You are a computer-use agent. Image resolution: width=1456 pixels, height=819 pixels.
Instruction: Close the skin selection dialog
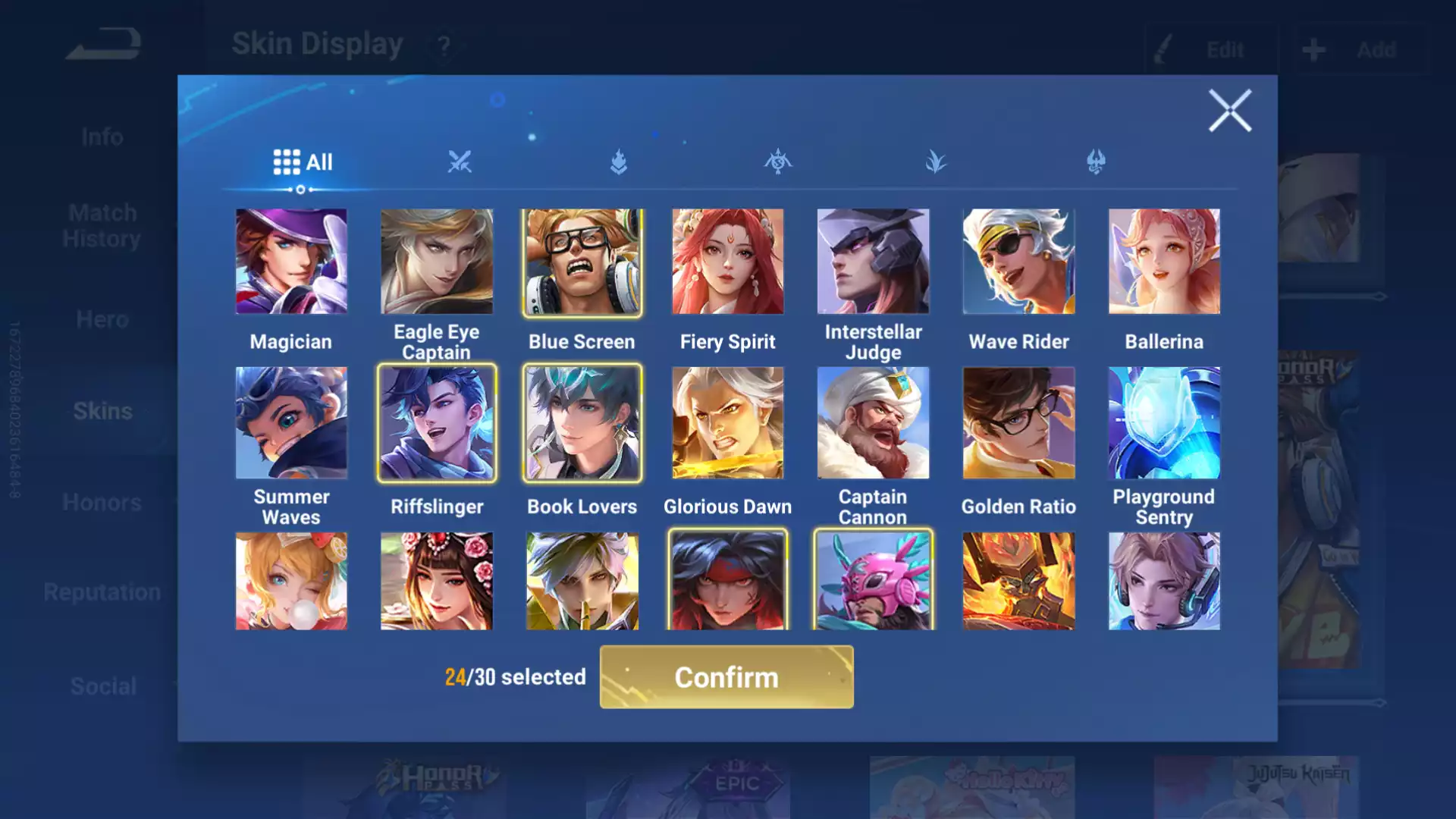click(1229, 111)
